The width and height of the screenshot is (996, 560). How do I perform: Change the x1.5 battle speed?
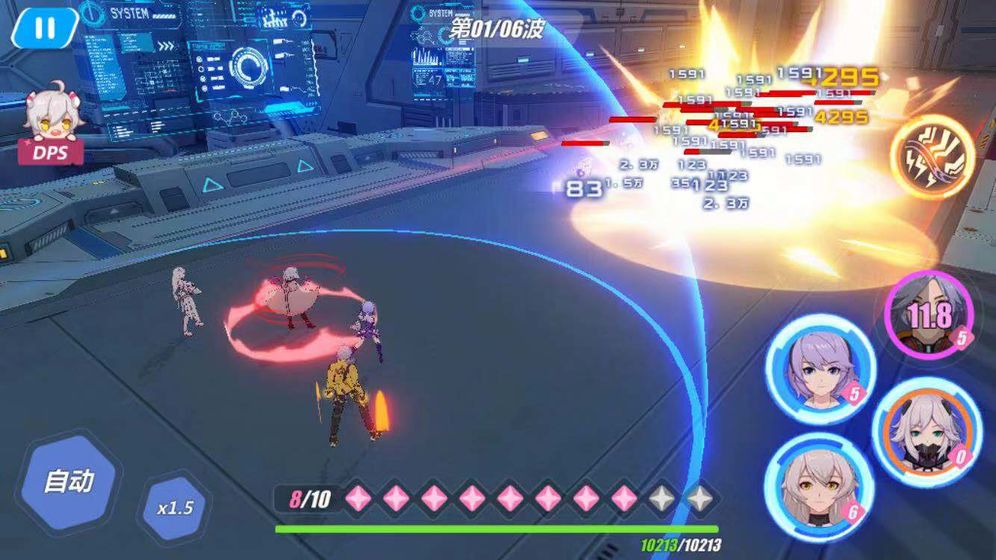[173, 506]
